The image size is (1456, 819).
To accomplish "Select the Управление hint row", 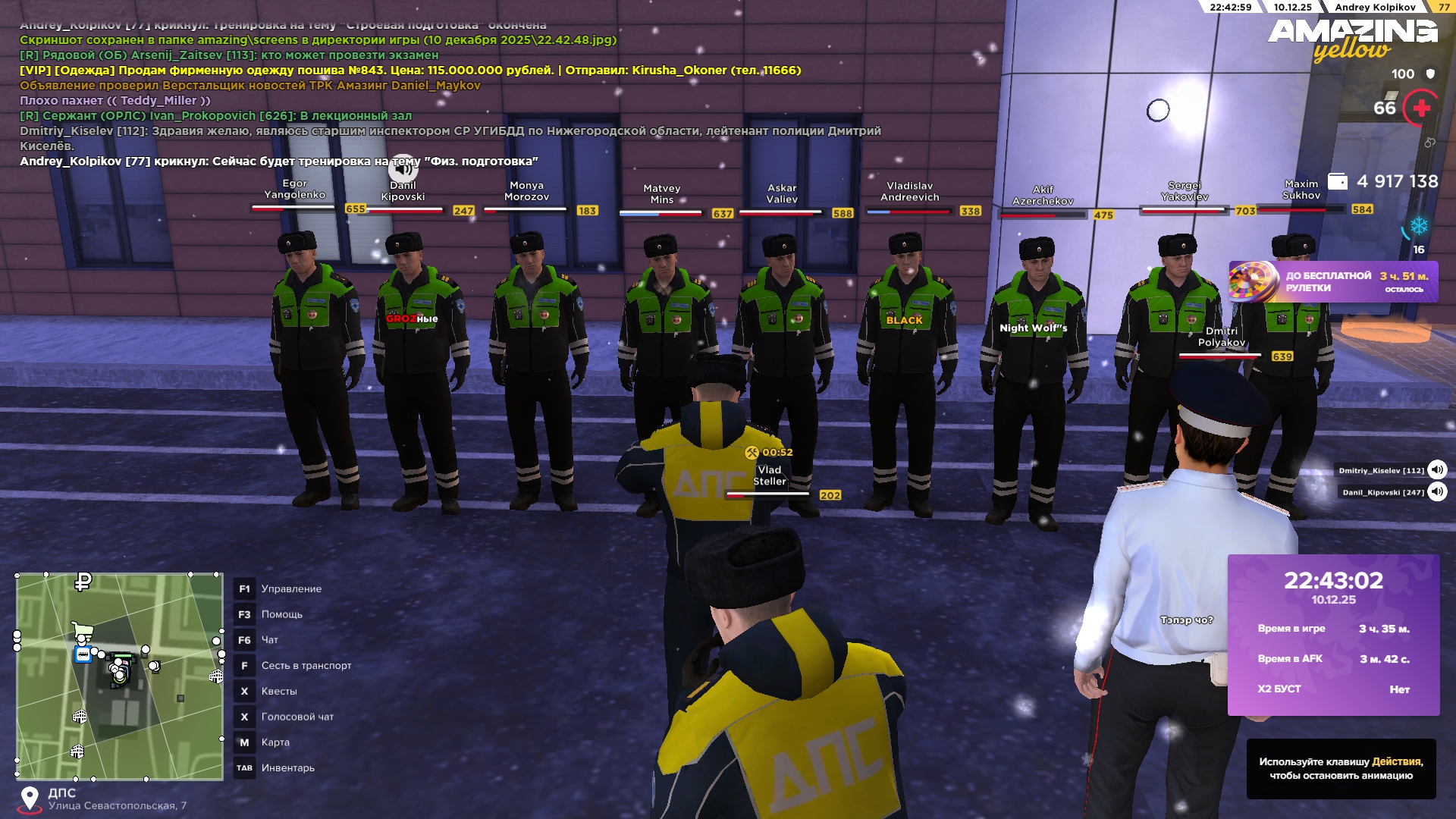I will [291, 589].
